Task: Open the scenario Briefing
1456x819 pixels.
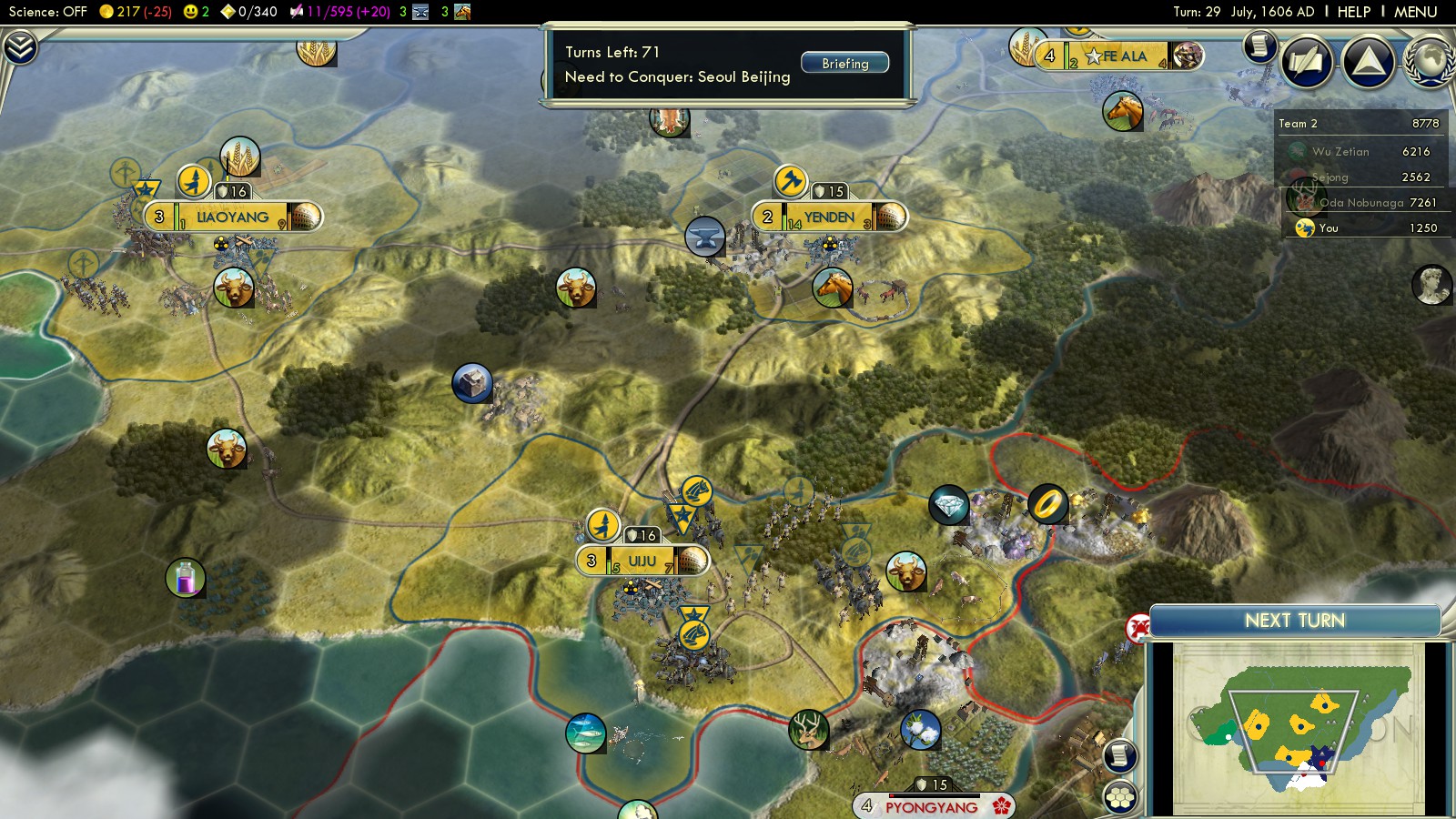Action: coord(844,63)
